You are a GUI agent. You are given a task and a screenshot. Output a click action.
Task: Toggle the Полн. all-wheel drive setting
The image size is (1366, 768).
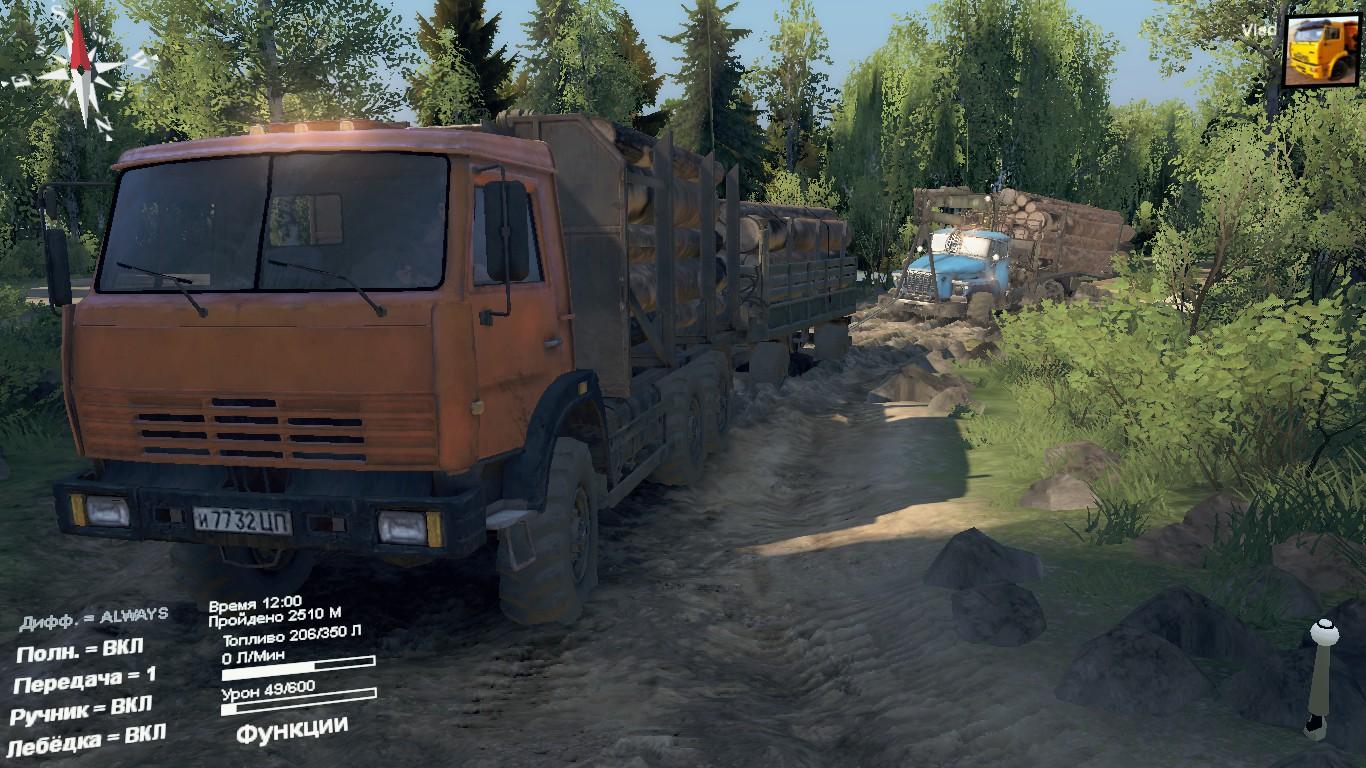point(84,651)
